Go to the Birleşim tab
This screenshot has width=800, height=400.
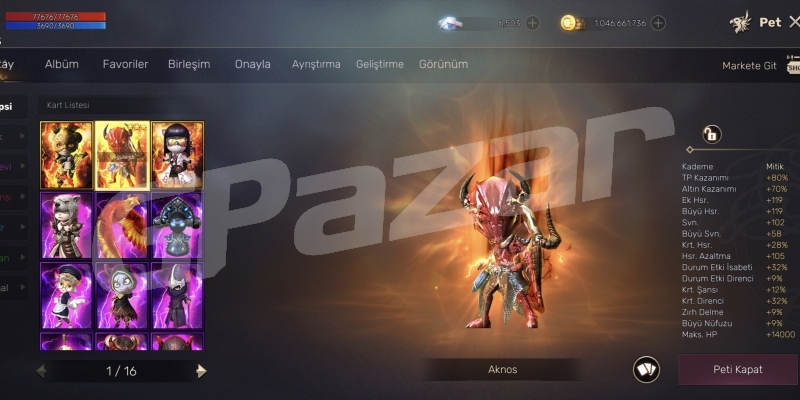(x=189, y=64)
